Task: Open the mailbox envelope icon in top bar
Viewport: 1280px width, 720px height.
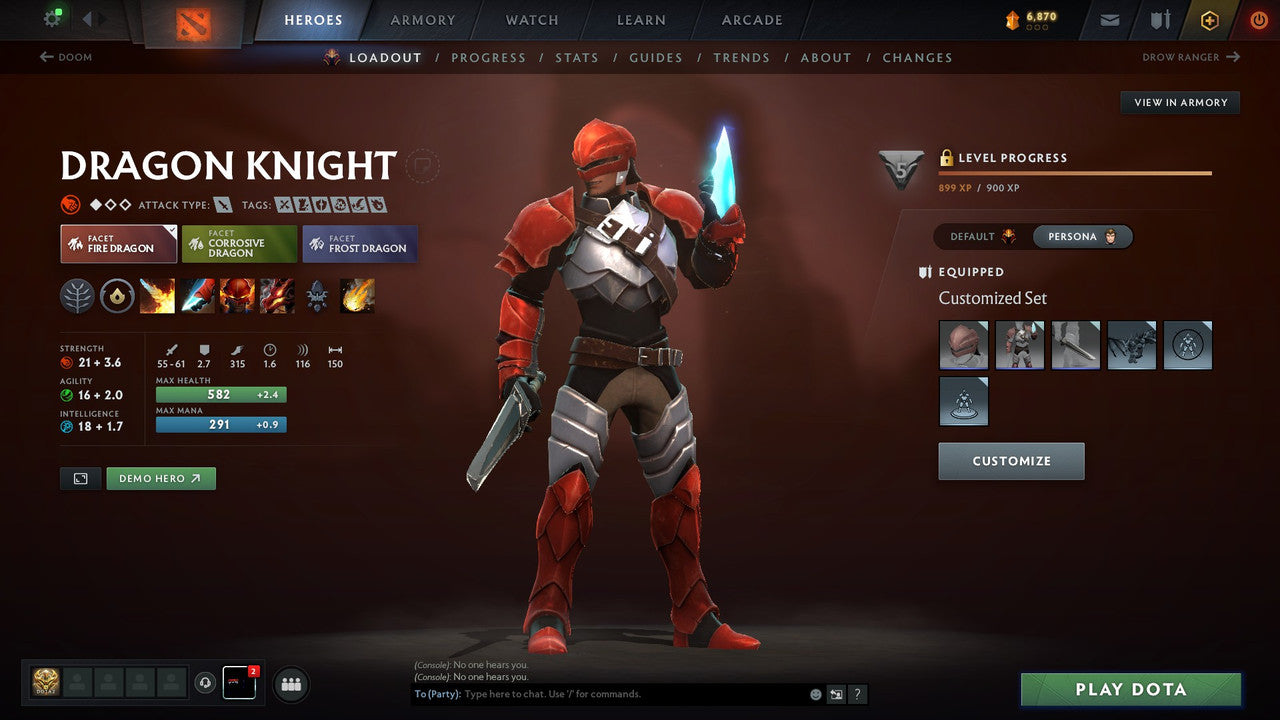Action: pyautogui.click(x=1108, y=19)
